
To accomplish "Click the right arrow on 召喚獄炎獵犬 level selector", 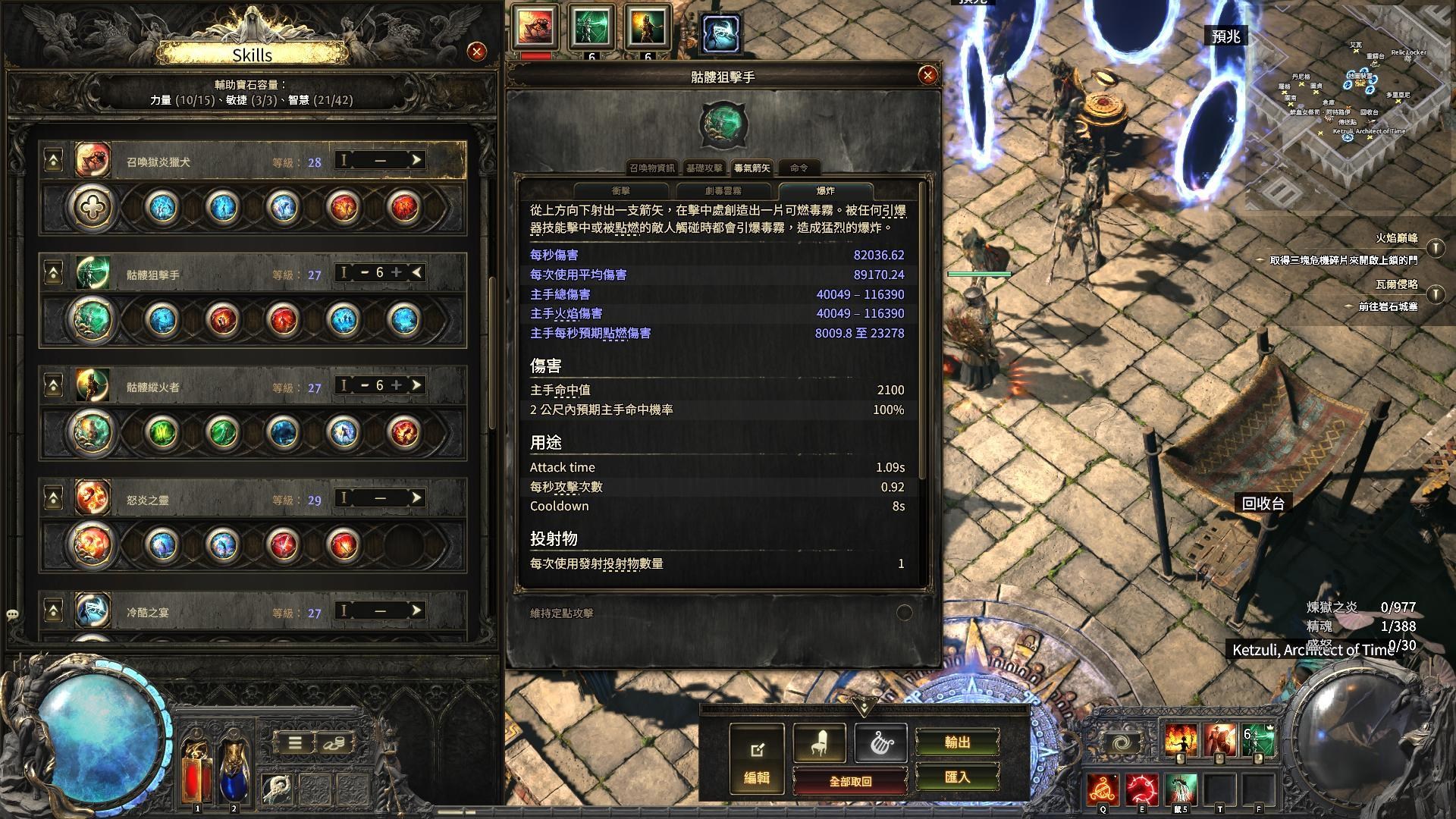I will click(x=416, y=160).
